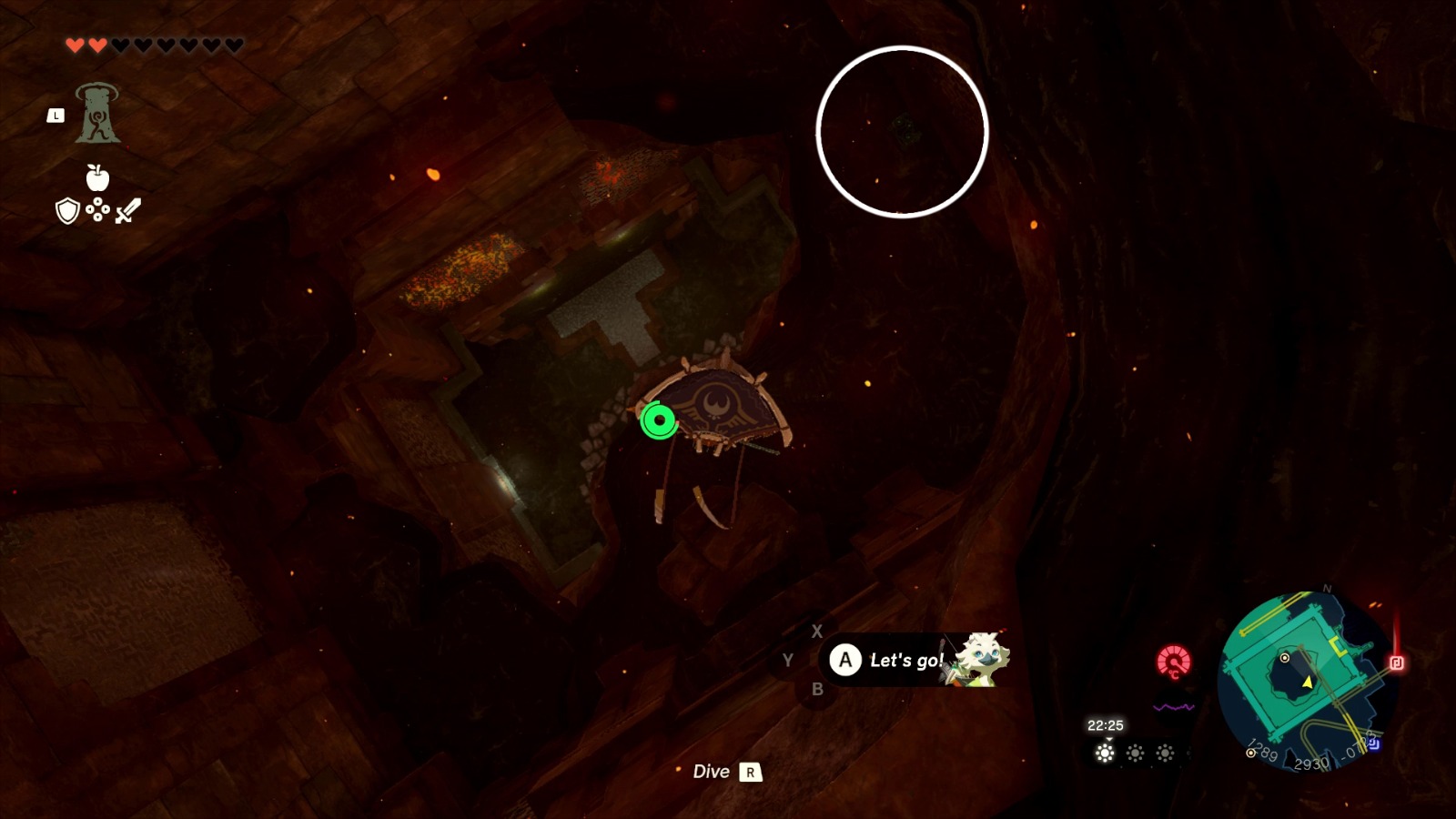Click the d-pad quick menu icon
1456x819 pixels.
(x=97, y=209)
